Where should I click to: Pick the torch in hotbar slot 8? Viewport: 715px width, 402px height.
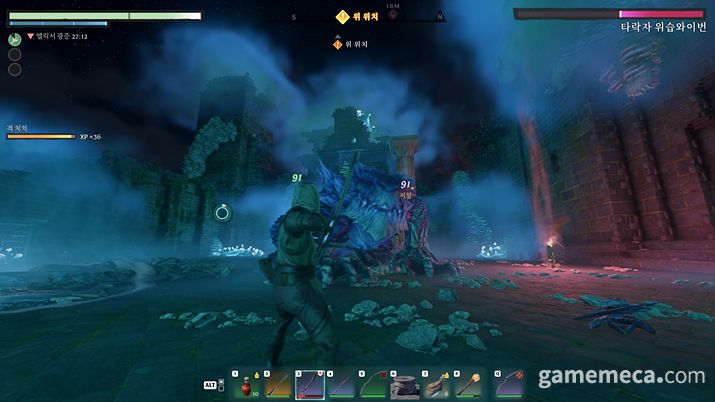pyautogui.click(x=468, y=385)
